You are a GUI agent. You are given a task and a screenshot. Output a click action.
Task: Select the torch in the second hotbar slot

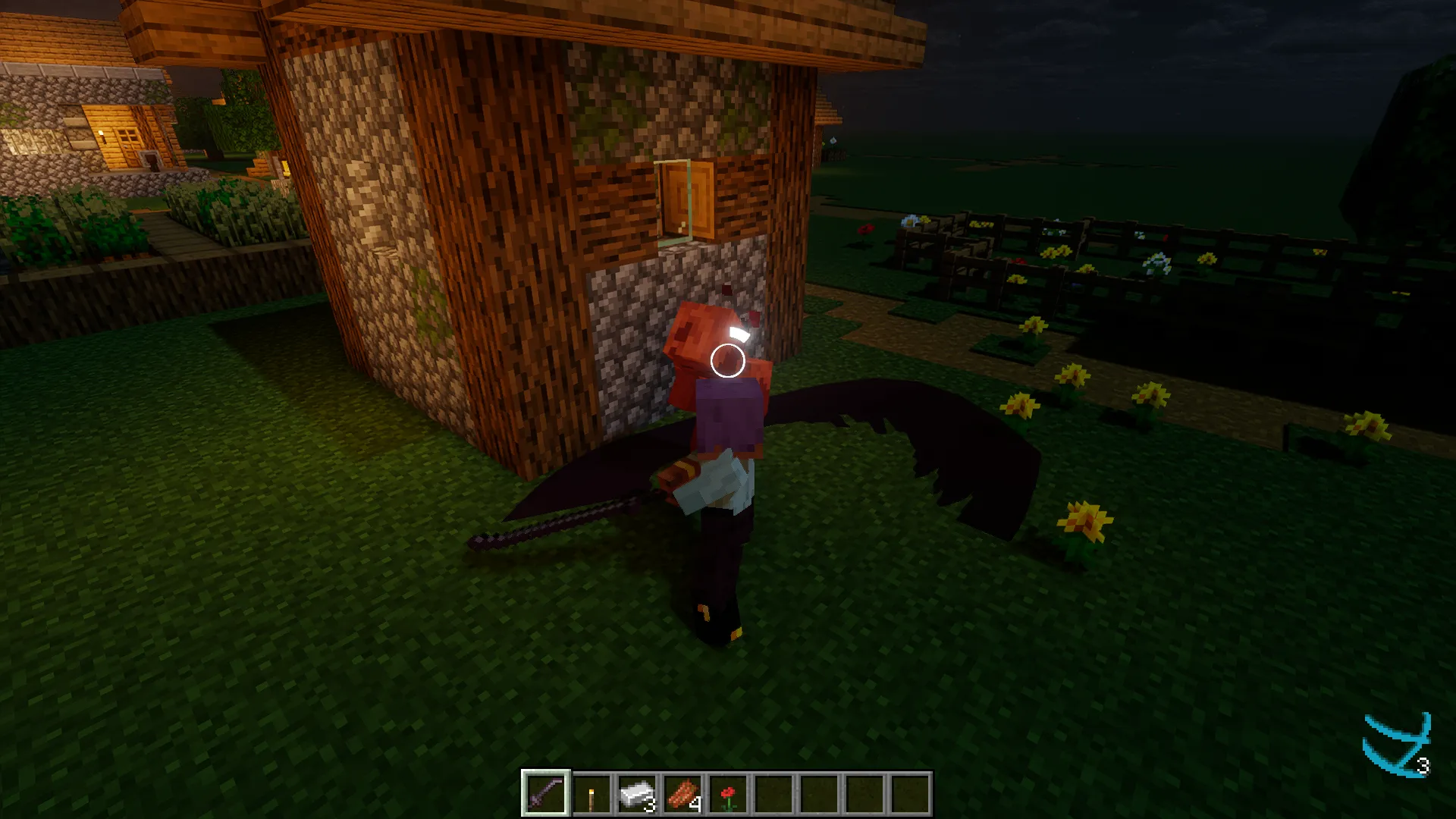coord(592,794)
